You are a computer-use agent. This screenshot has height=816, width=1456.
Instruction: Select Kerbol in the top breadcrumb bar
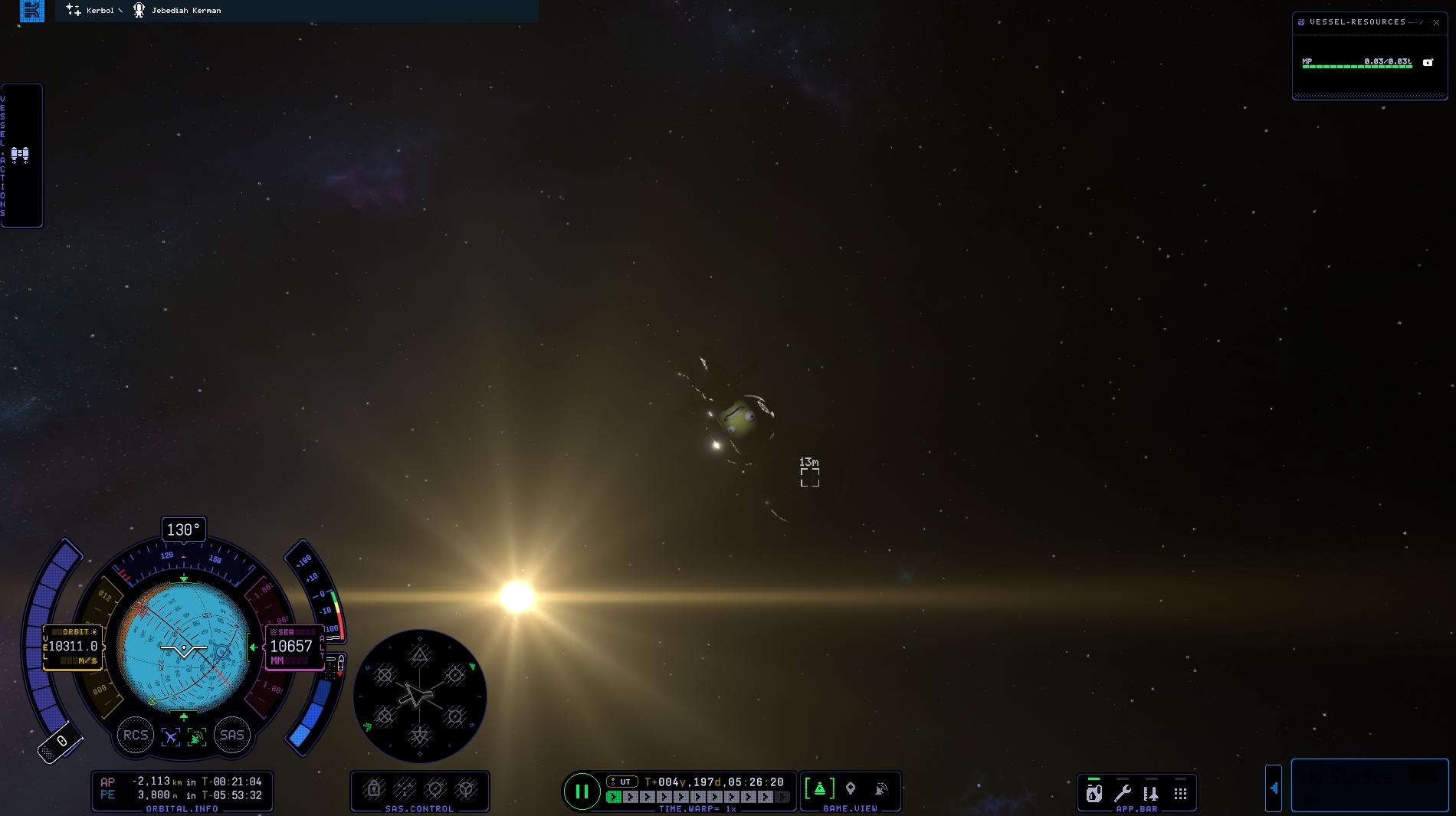pos(101,11)
